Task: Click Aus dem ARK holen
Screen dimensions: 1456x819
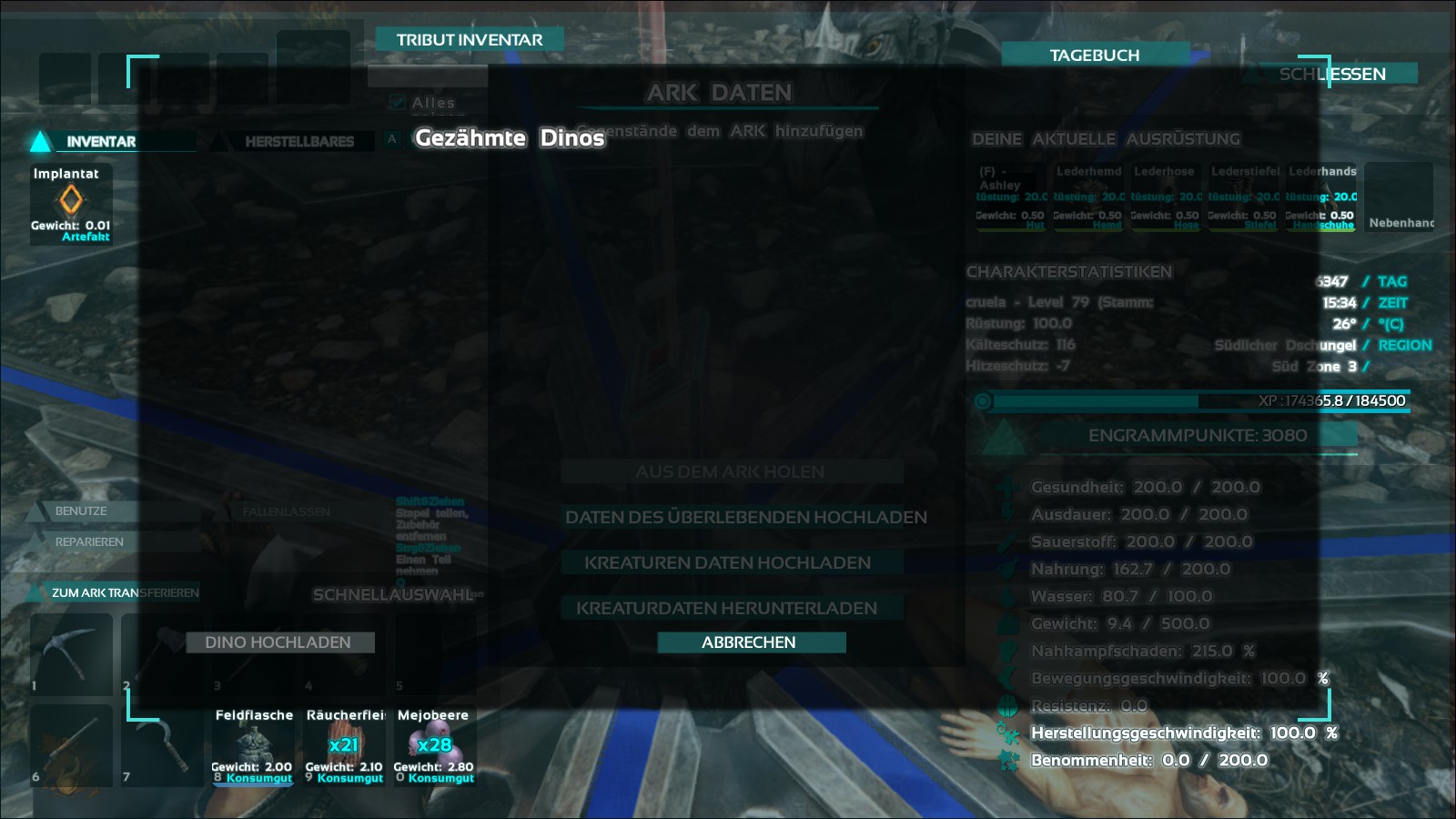Action: [x=730, y=471]
